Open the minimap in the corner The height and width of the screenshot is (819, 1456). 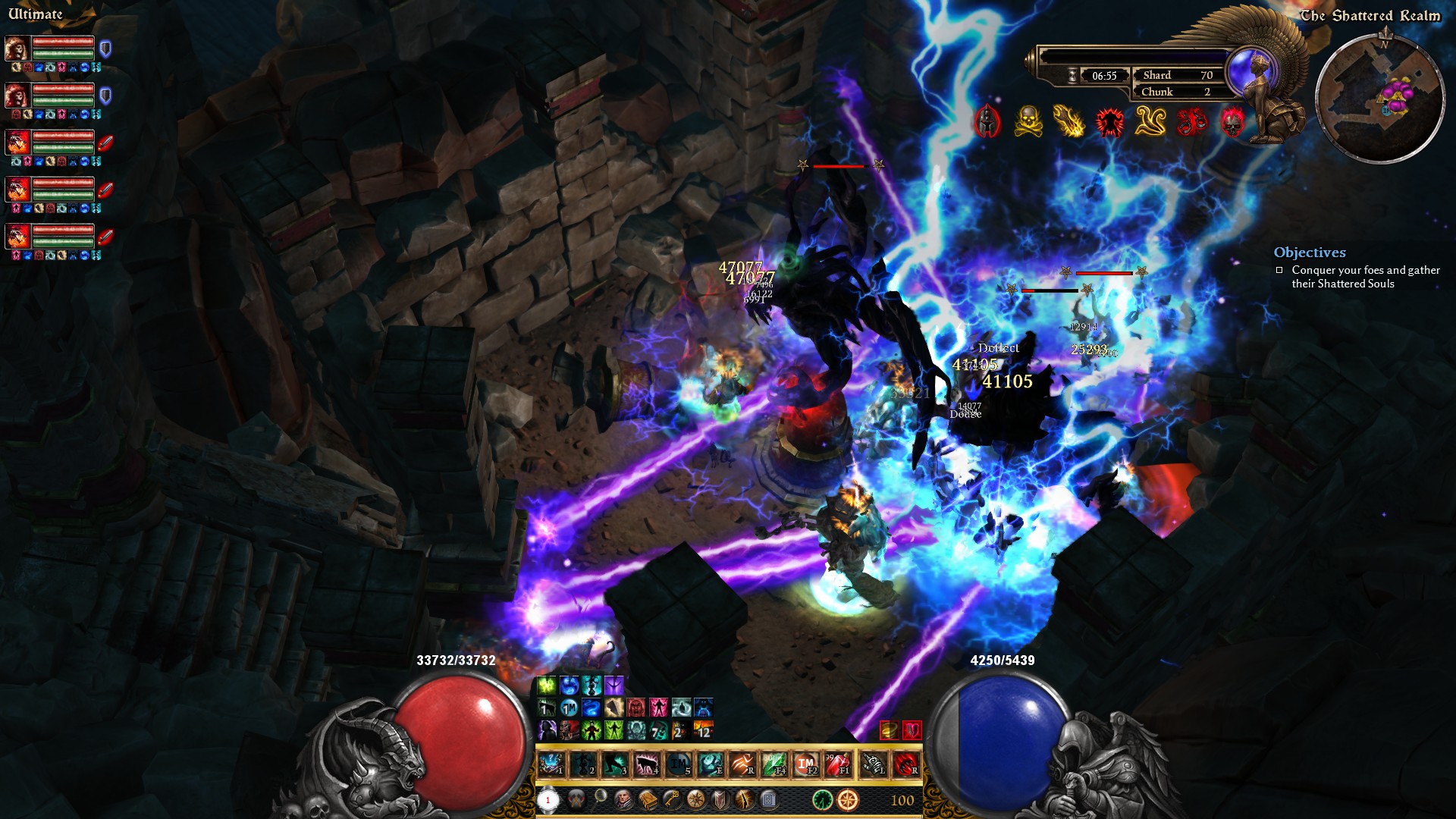point(1379,99)
